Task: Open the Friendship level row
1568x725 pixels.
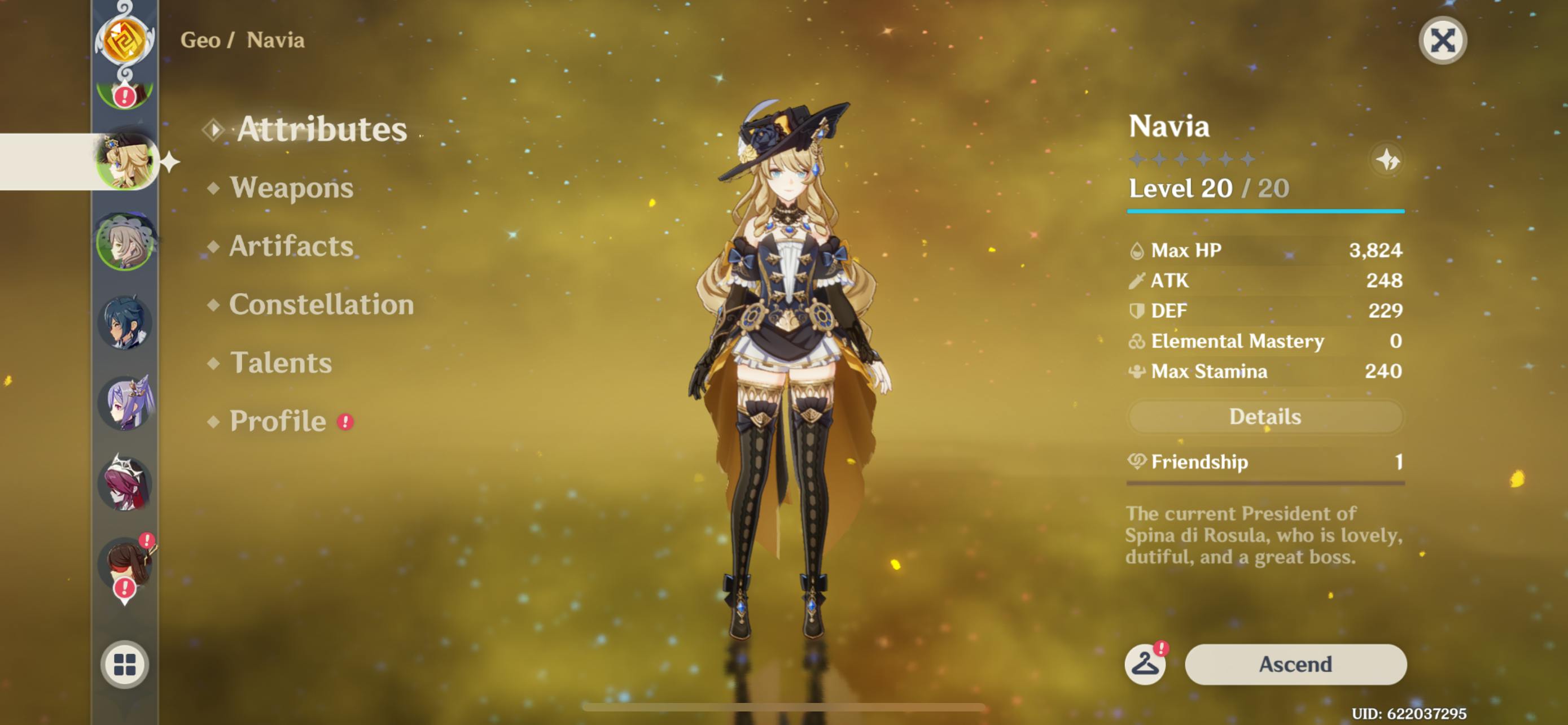Action: pyautogui.click(x=1265, y=462)
